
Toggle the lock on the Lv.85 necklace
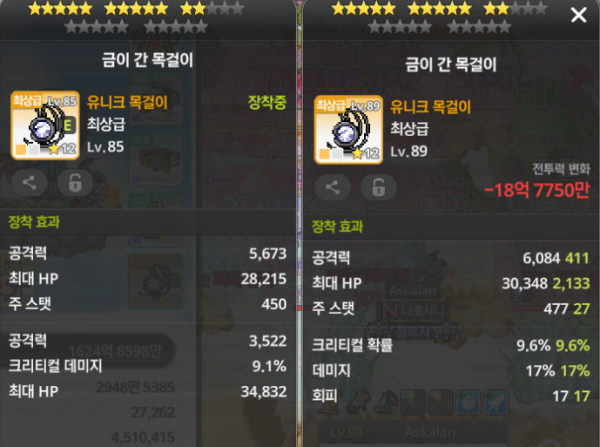click(x=74, y=182)
